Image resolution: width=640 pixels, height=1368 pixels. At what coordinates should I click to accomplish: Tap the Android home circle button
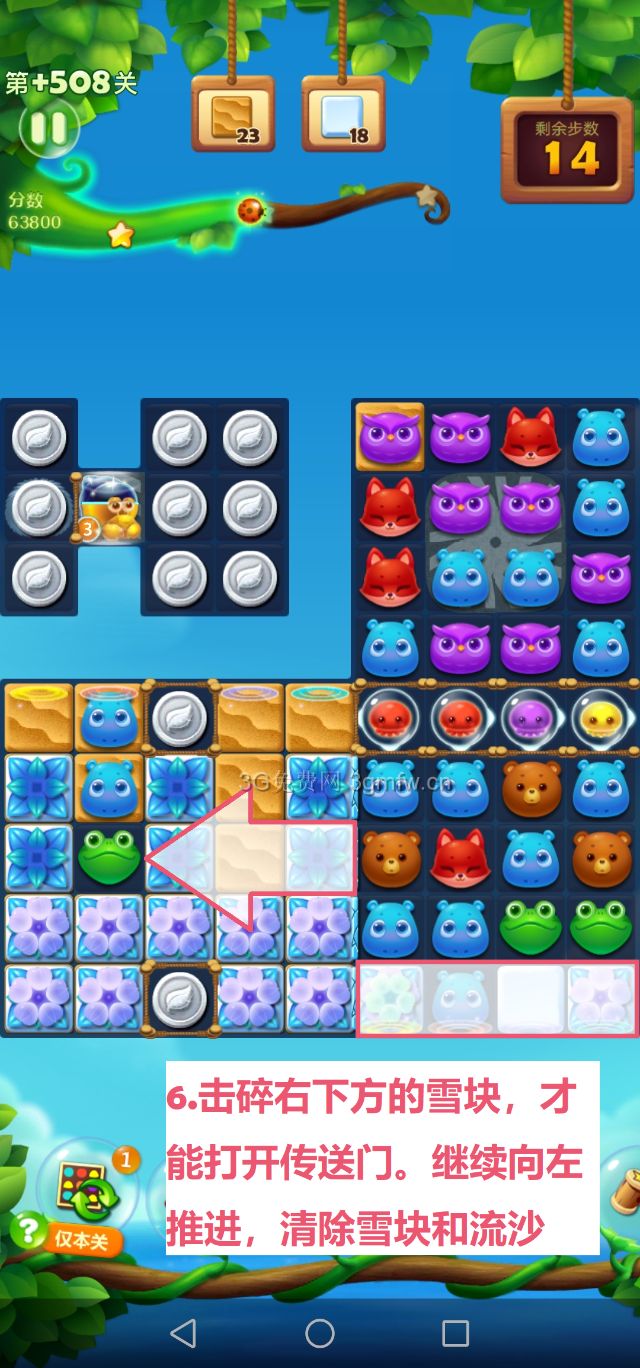click(320, 1332)
